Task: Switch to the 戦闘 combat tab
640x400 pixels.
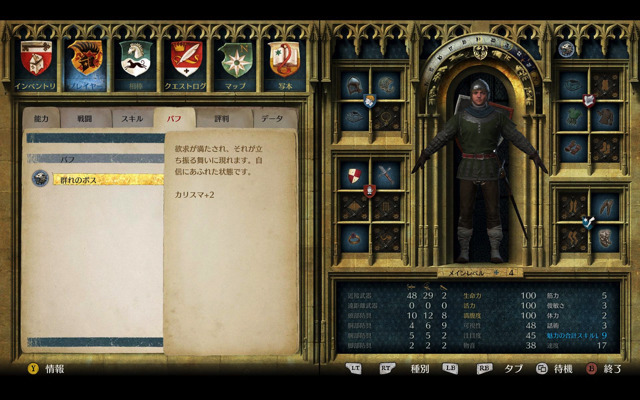Action: point(86,118)
